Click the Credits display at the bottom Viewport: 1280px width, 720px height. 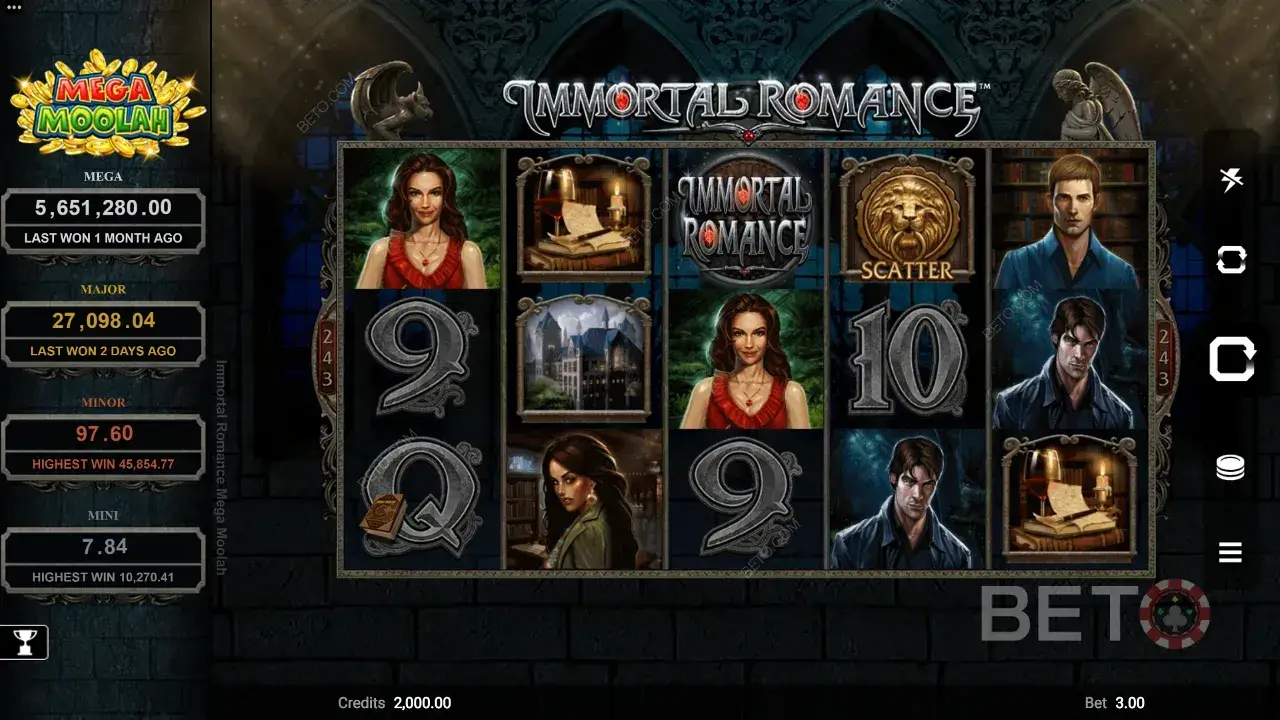pos(393,703)
